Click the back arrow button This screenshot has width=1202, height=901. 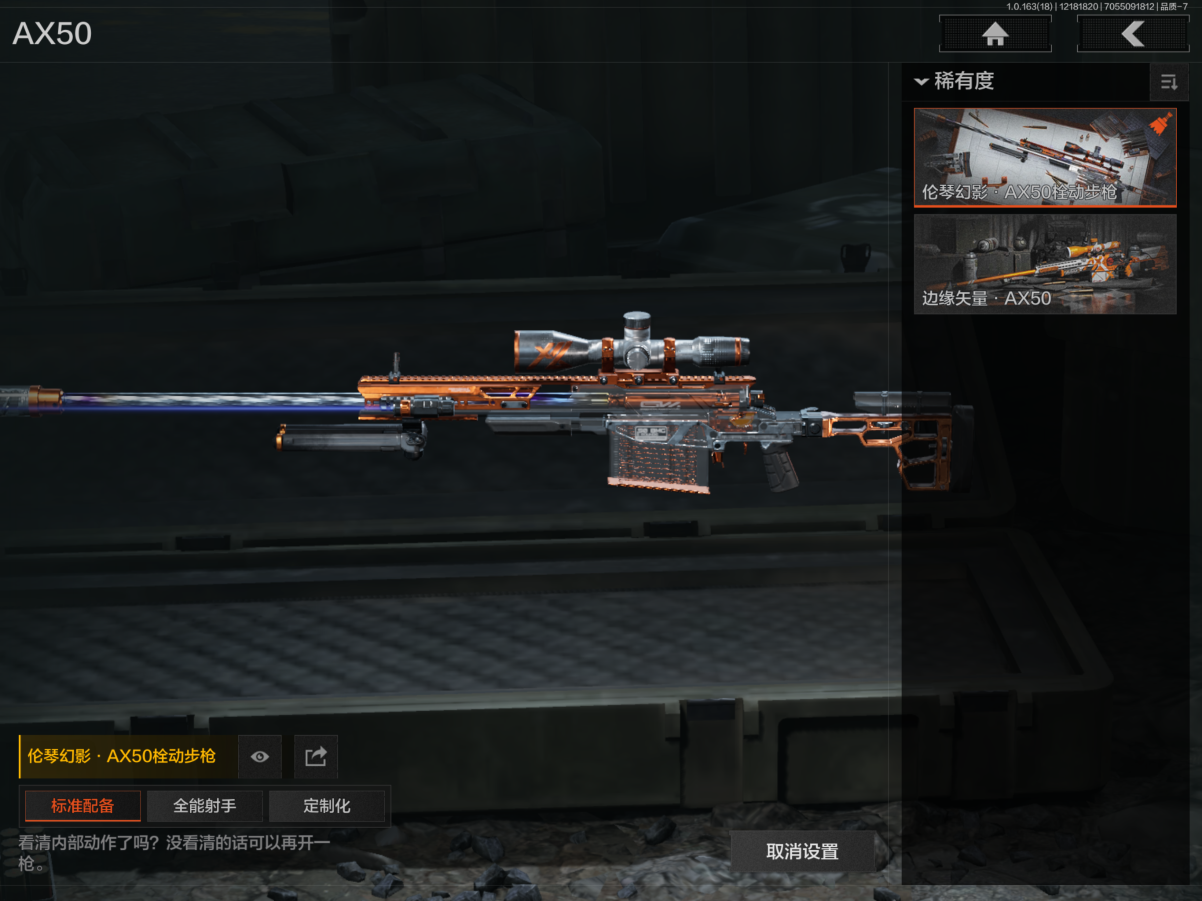(x=1132, y=35)
